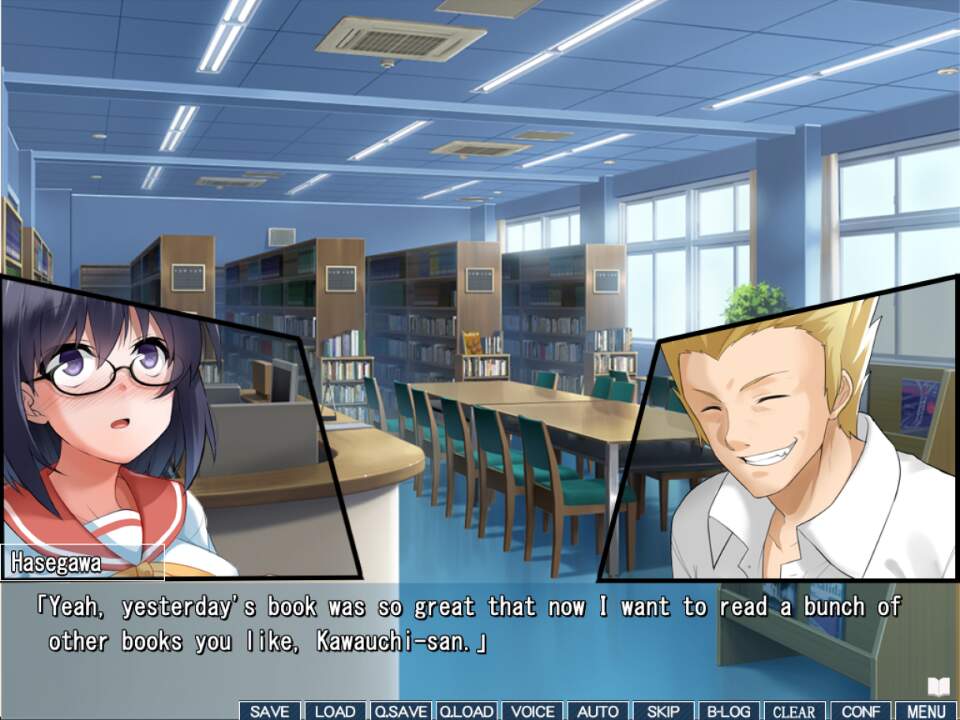
Task: Click the SAVE button
Action: point(269,711)
